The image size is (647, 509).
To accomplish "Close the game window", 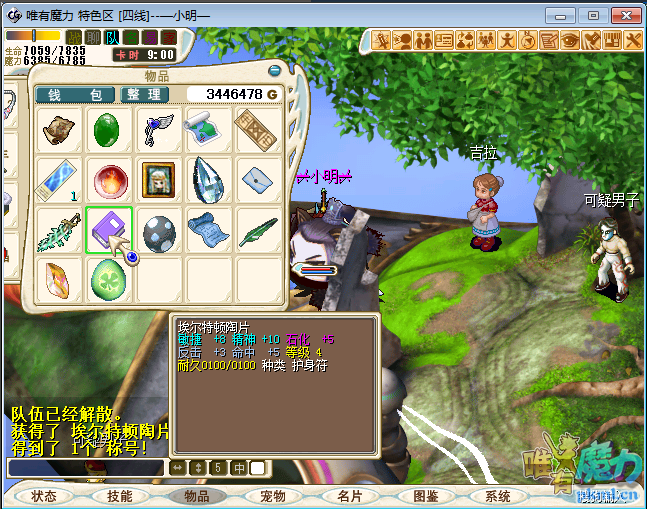I will (x=625, y=15).
